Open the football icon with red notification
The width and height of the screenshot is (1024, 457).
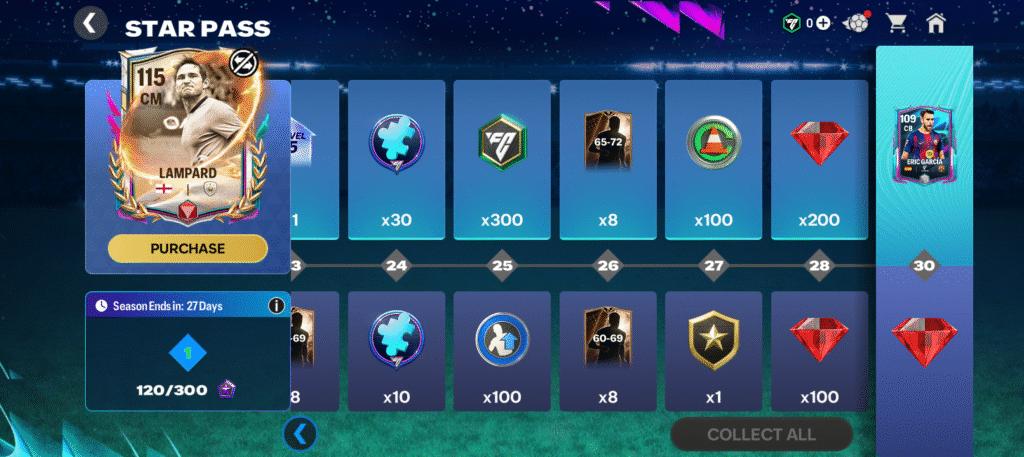pyautogui.click(x=857, y=23)
